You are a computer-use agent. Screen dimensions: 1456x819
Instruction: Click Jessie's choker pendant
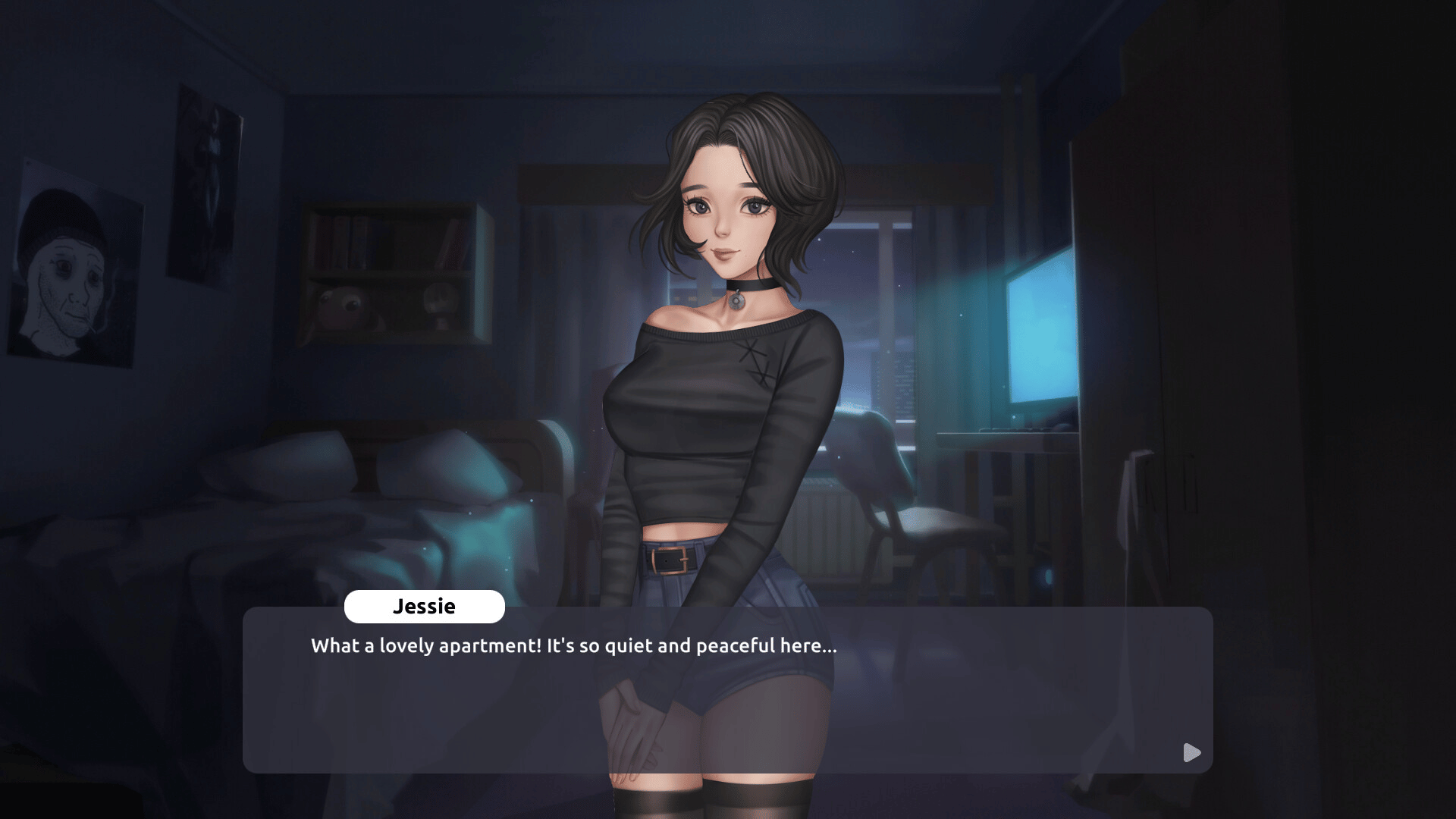pos(737,302)
